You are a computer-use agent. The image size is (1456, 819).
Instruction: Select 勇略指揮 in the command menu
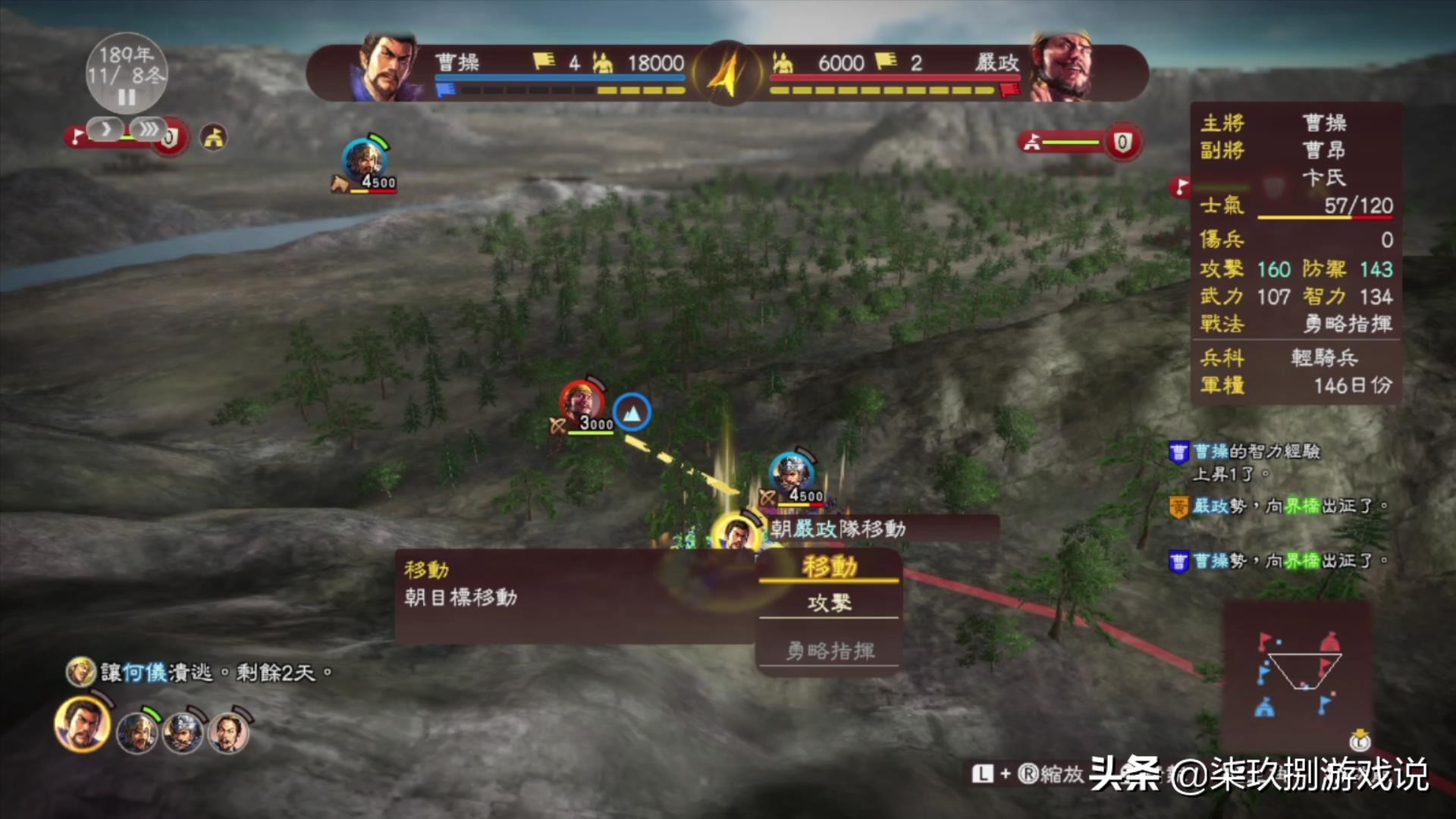click(828, 650)
